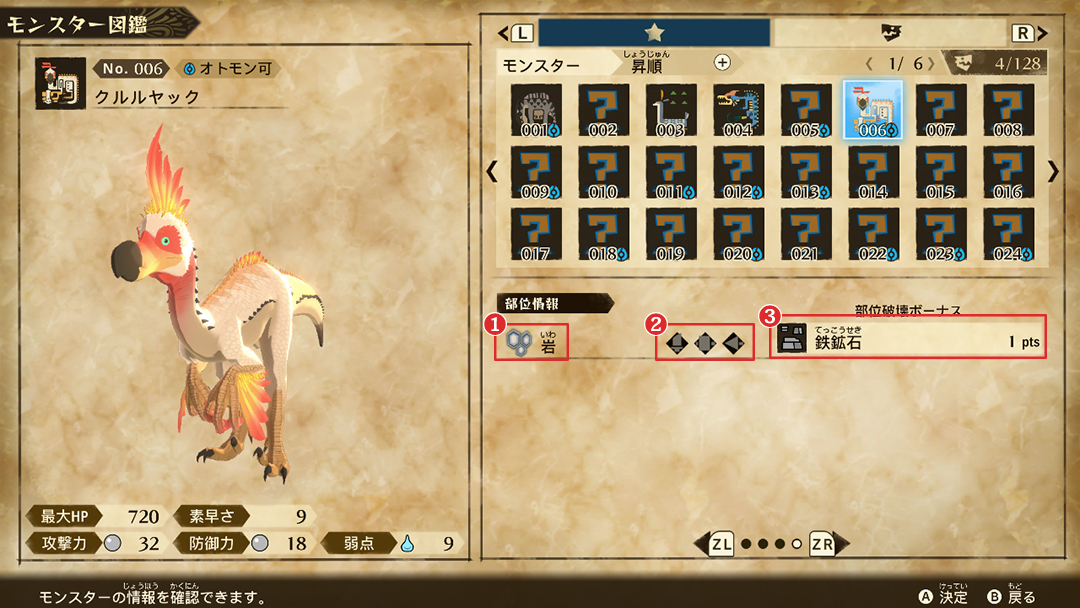Go to previous monster page arrow

click(x=492, y=172)
